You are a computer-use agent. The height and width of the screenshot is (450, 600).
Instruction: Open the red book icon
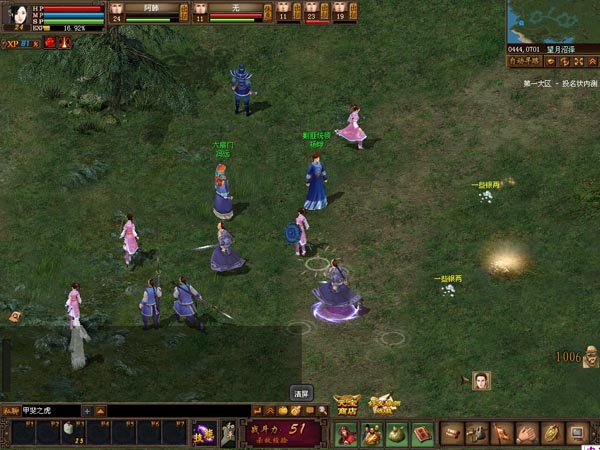(422, 433)
